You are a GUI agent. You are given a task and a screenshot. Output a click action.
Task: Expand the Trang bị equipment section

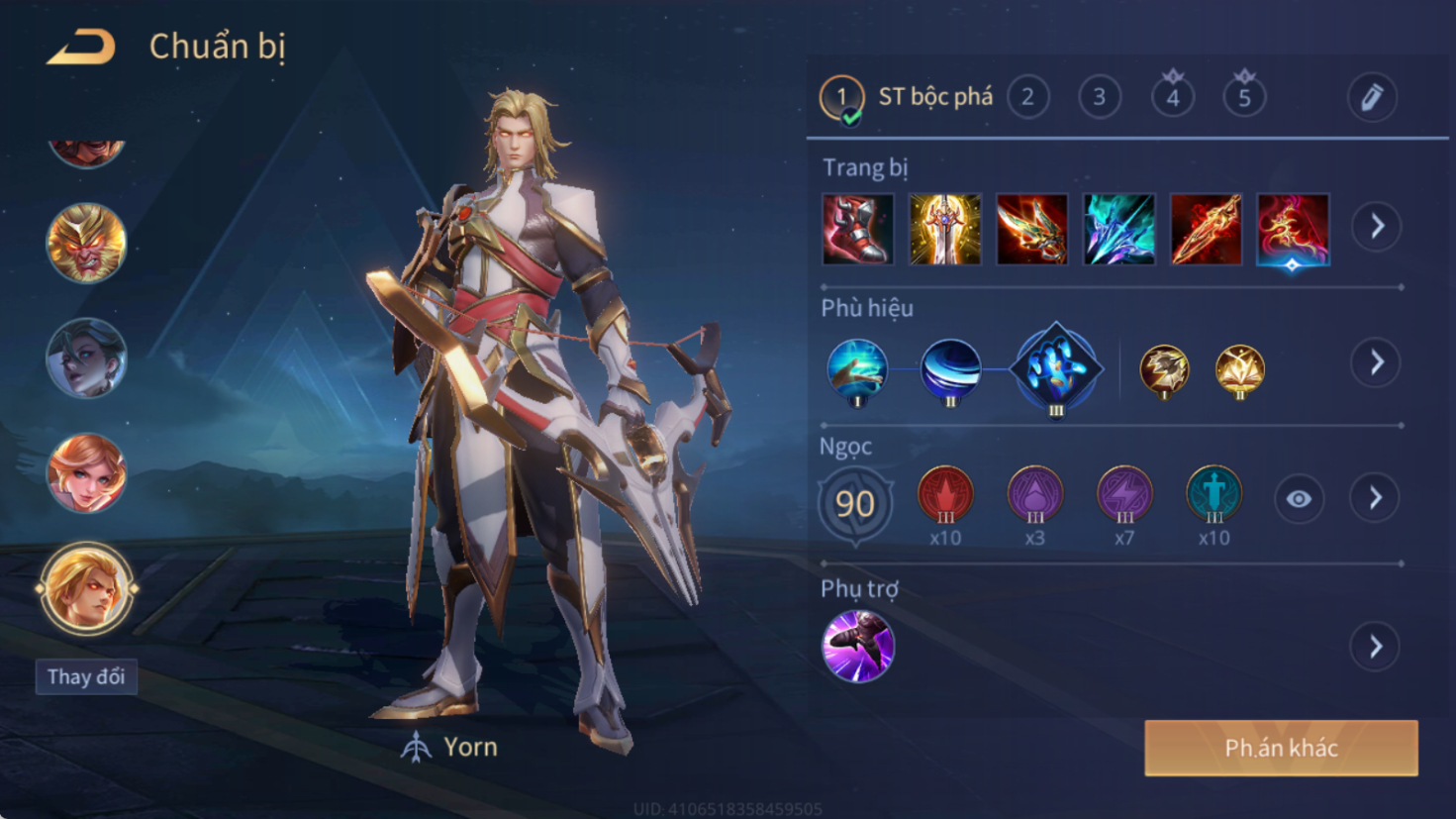pos(1377,227)
